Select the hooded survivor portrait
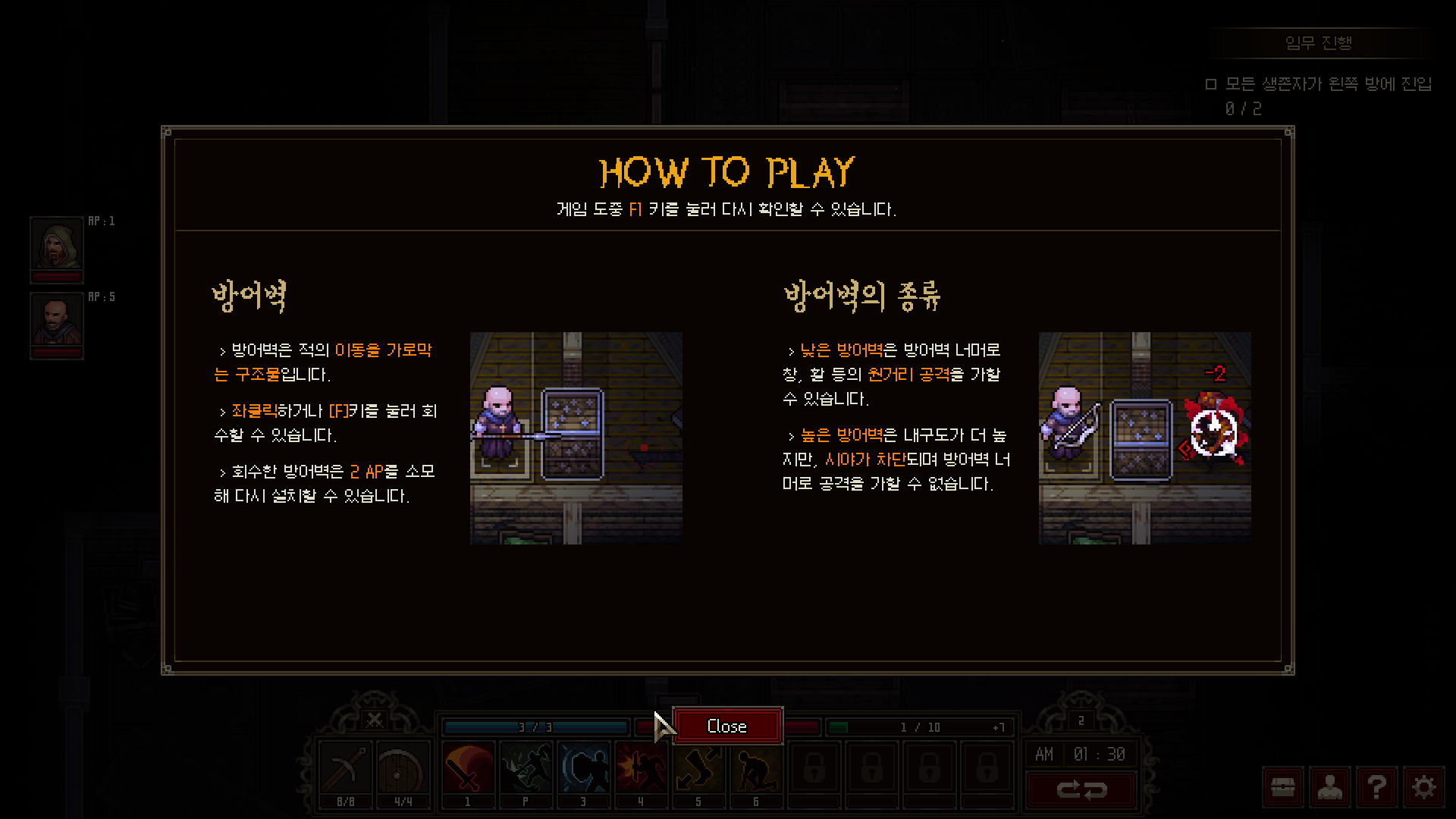 click(x=56, y=244)
